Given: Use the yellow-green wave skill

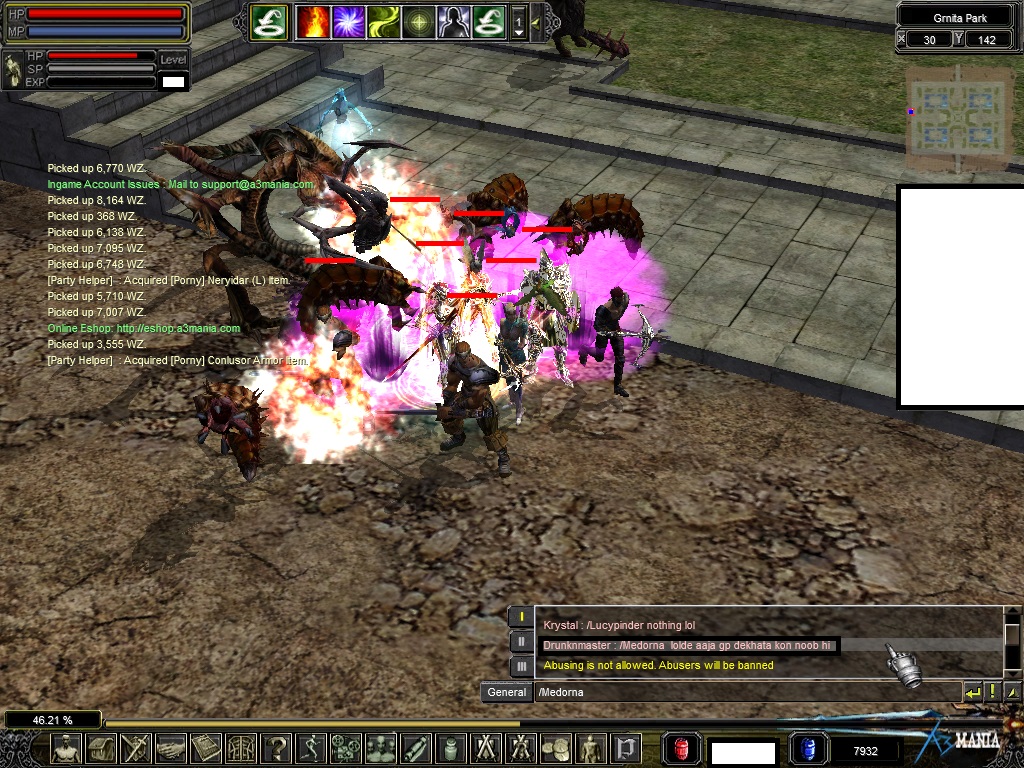Looking at the screenshot, I should pos(384,21).
